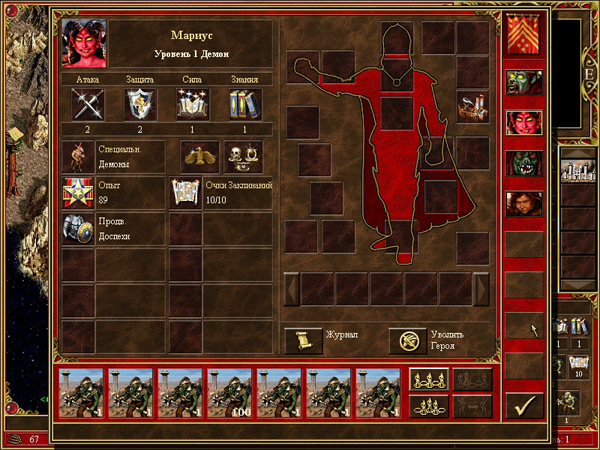Click the right backpack scroll arrow
600x450 pixels.
coord(482,288)
